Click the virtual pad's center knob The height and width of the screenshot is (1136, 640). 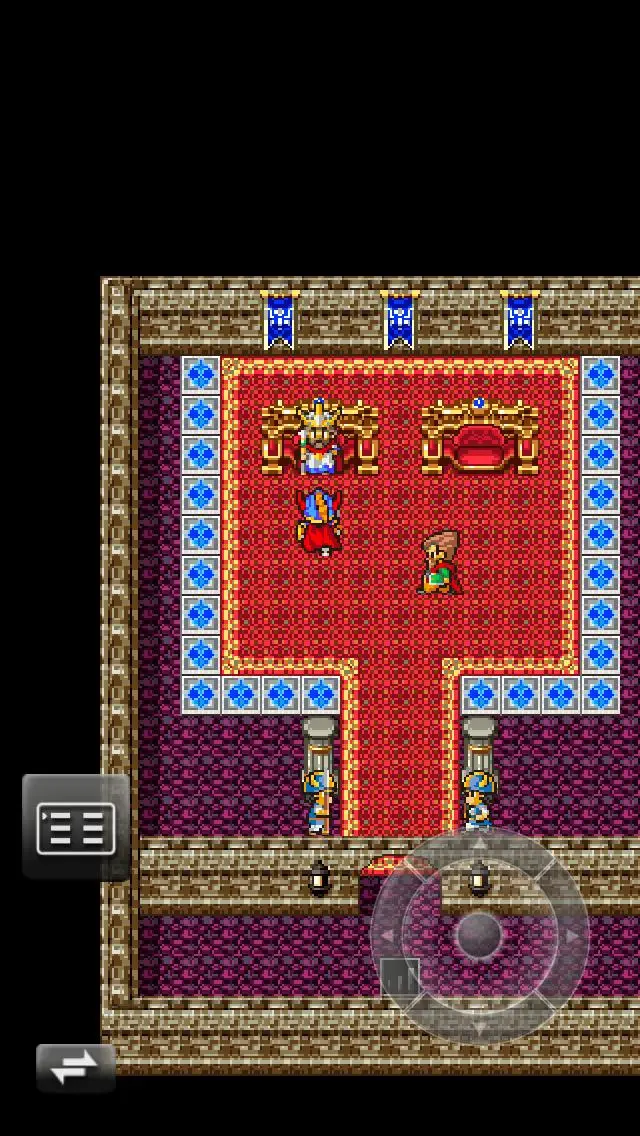click(480, 936)
